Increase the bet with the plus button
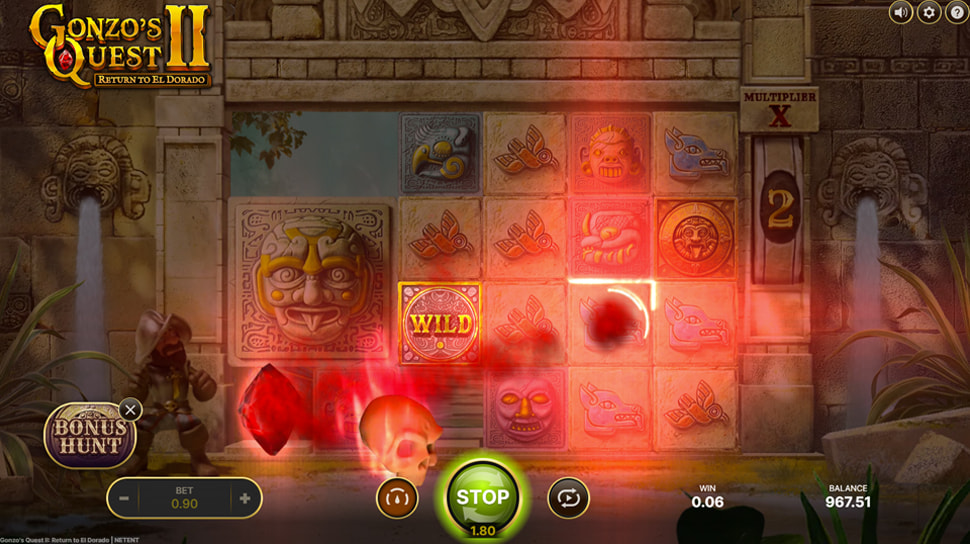 244,498
